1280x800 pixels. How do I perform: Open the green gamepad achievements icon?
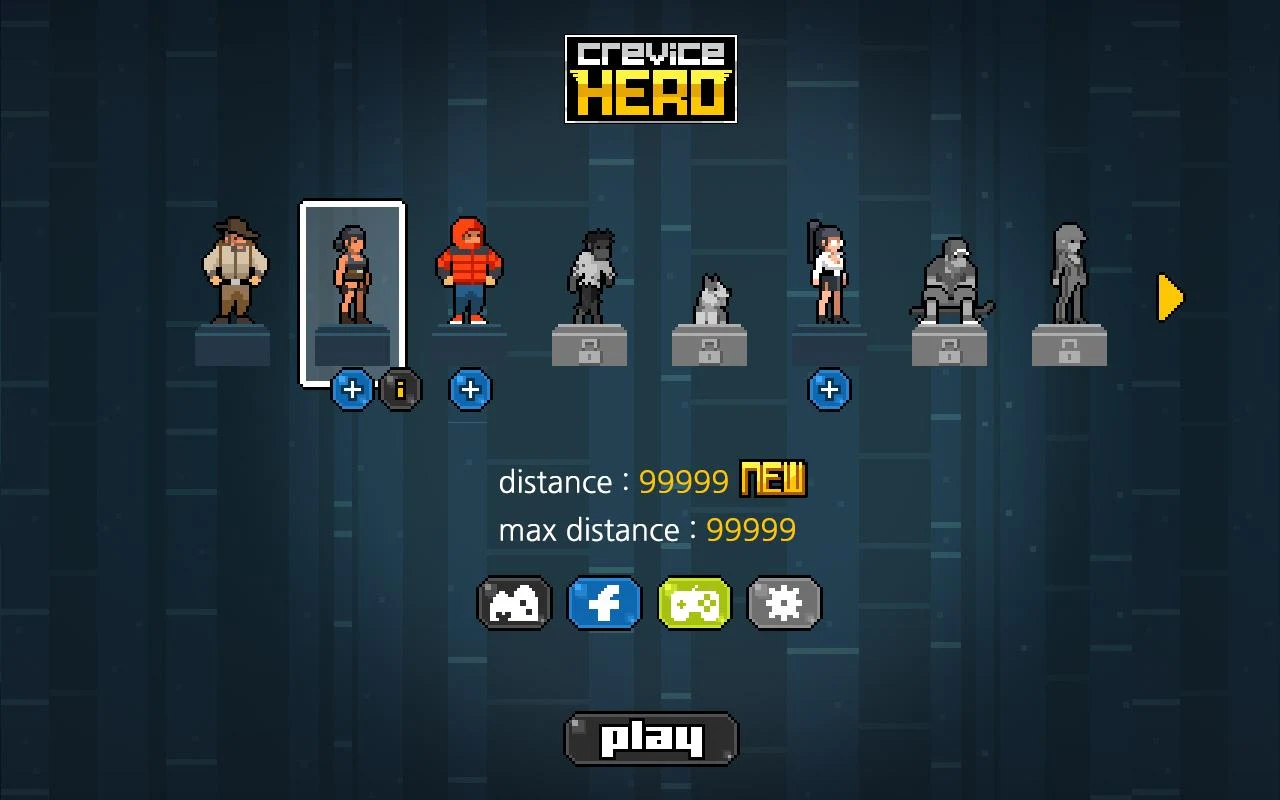coord(694,602)
